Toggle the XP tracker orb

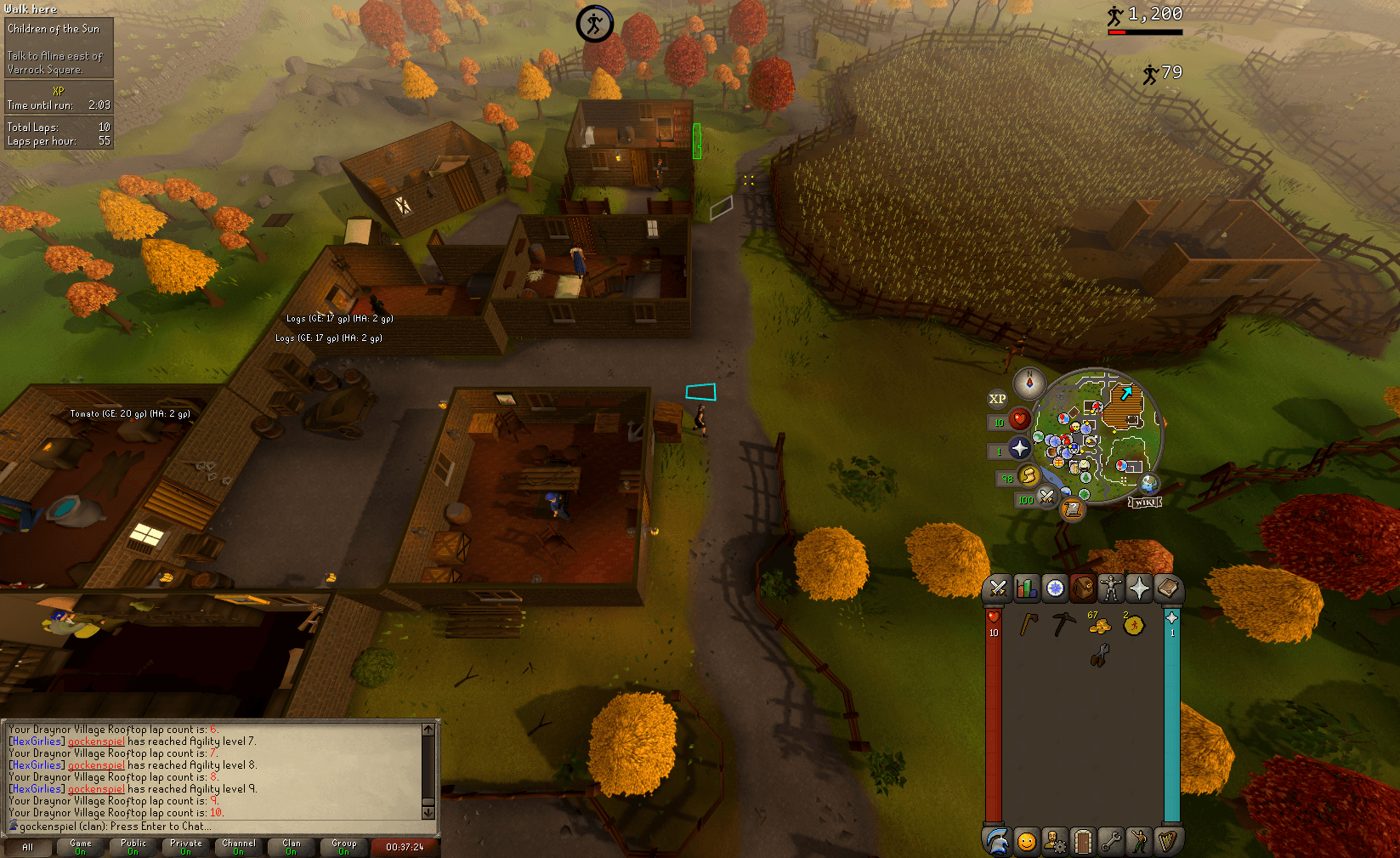(x=997, y=397)
